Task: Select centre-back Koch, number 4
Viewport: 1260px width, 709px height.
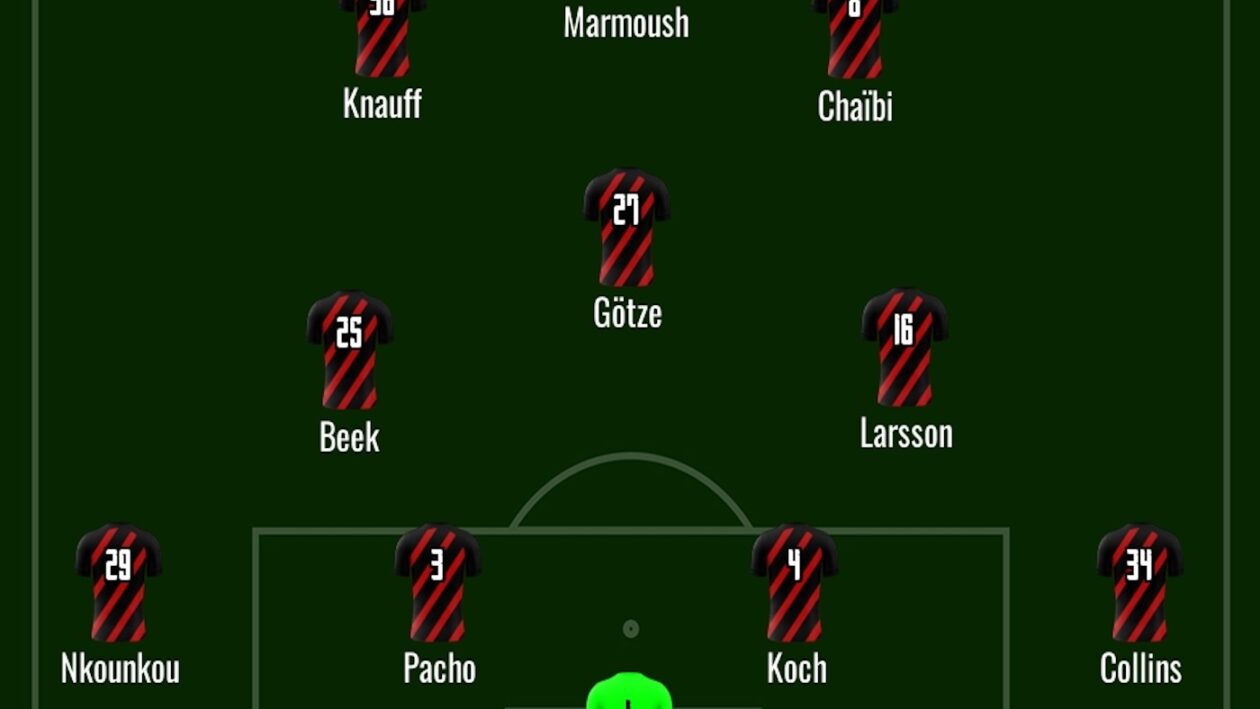Action: point(795,582)
